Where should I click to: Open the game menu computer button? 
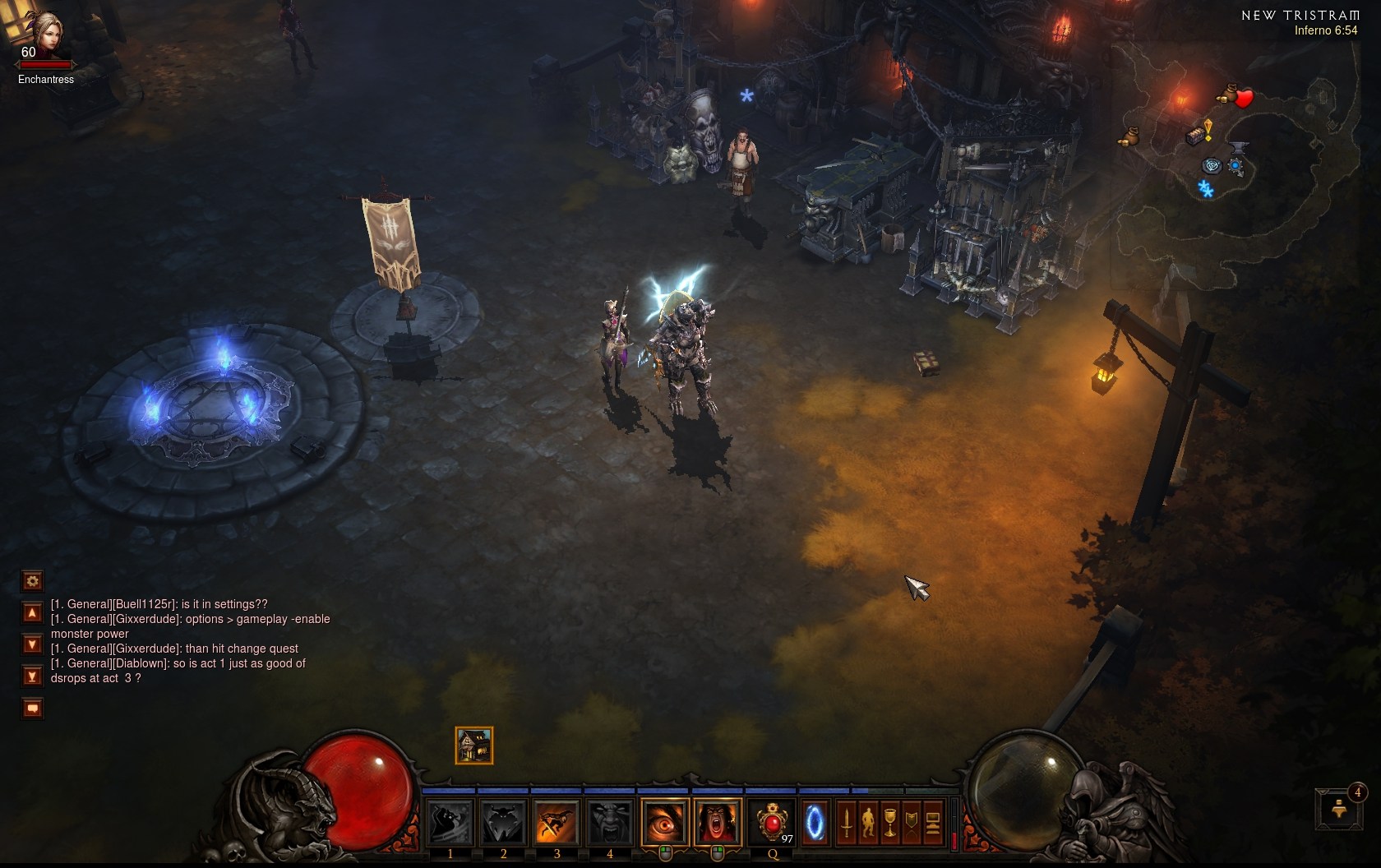click(x=933, y=822)
